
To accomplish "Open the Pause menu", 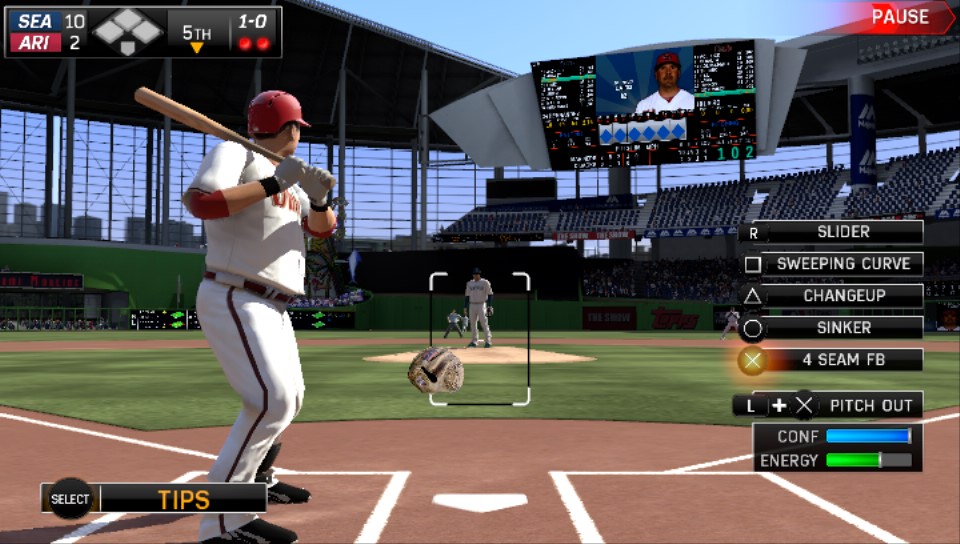I will pos(900,17).
